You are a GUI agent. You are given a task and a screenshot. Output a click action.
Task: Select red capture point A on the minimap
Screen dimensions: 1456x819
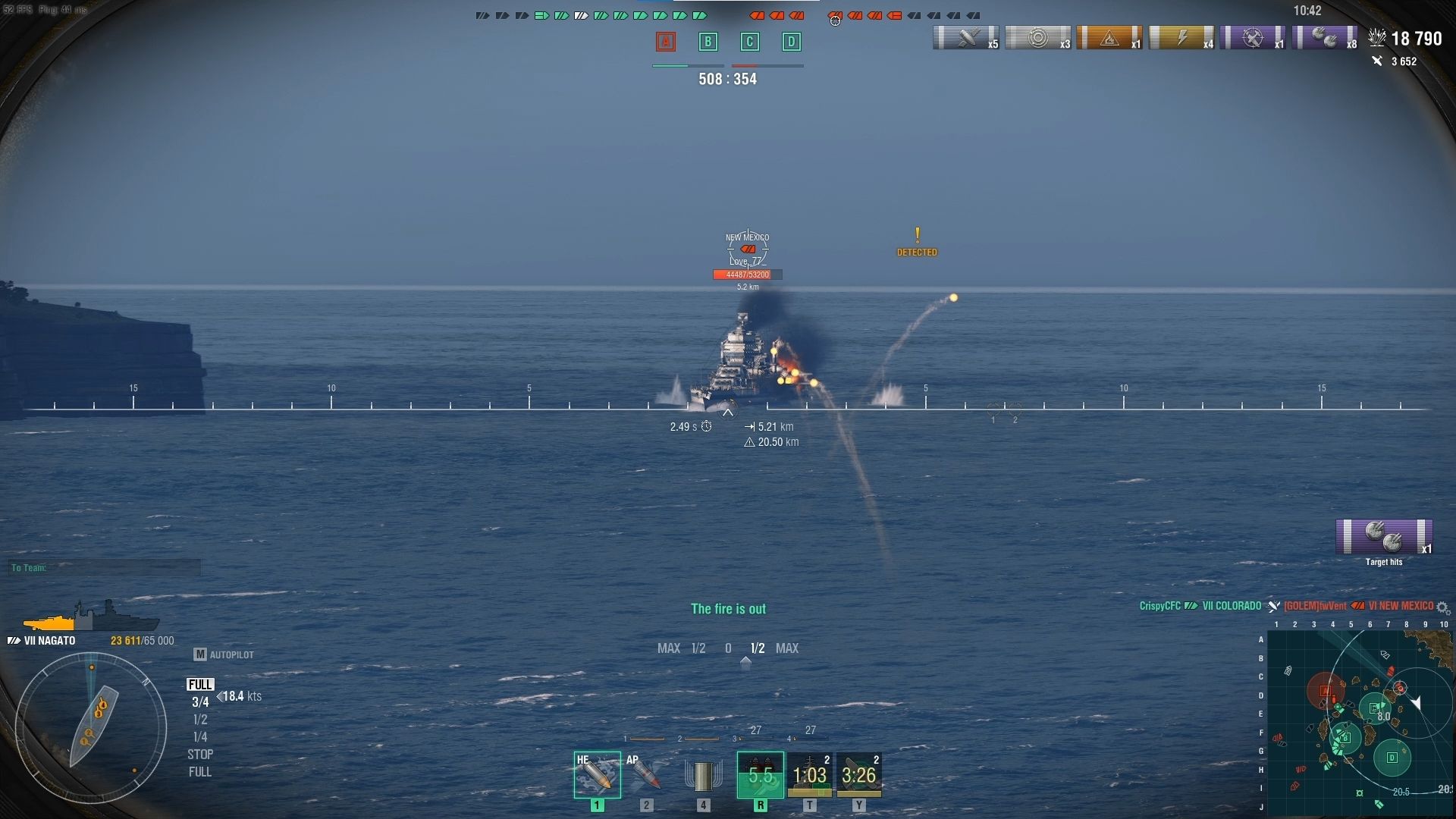(1325, 691)
